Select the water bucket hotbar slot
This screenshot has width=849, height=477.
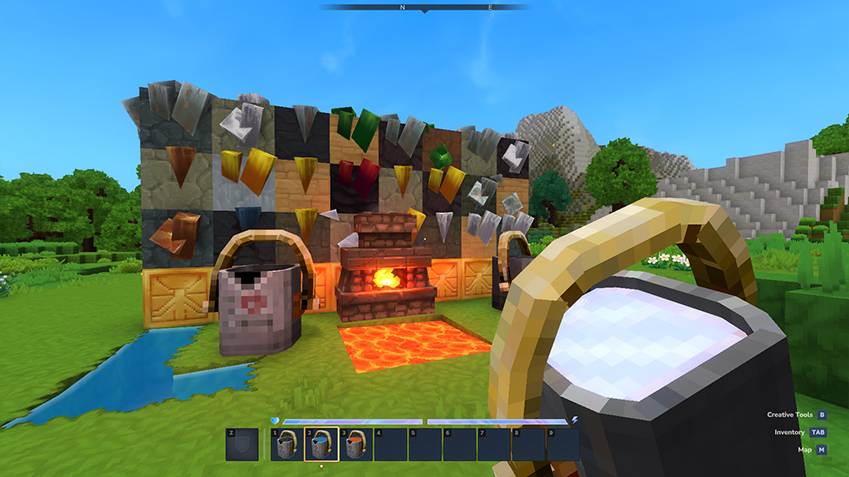pos(320,444)
